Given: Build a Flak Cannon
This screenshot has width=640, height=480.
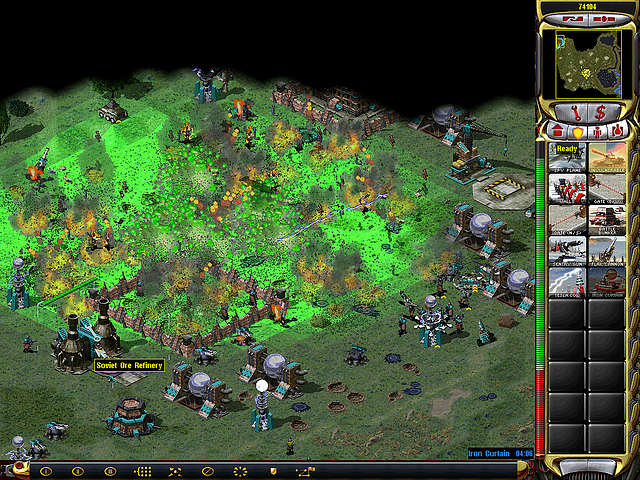Looking at the screenshot, I should (x=607, y=247).
